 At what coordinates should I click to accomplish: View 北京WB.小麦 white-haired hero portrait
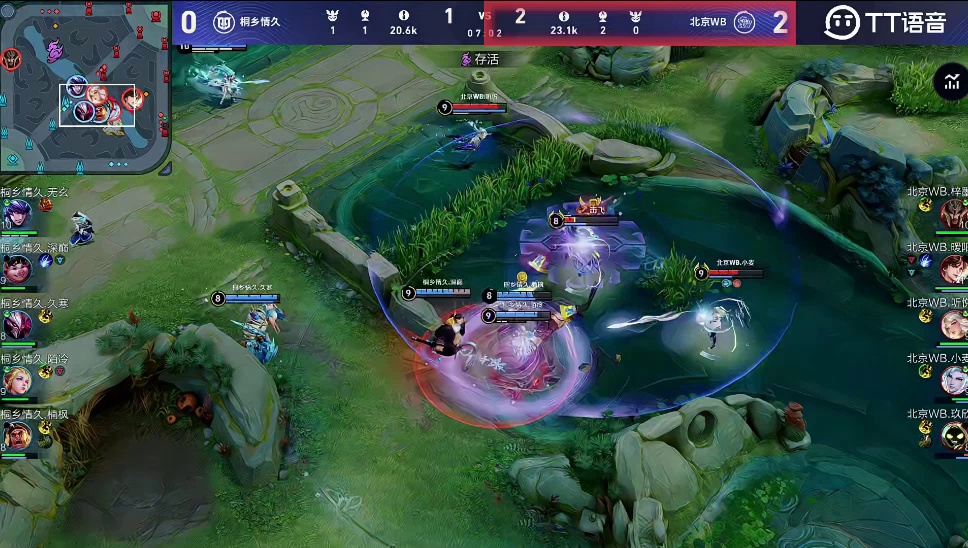(953, 380)
